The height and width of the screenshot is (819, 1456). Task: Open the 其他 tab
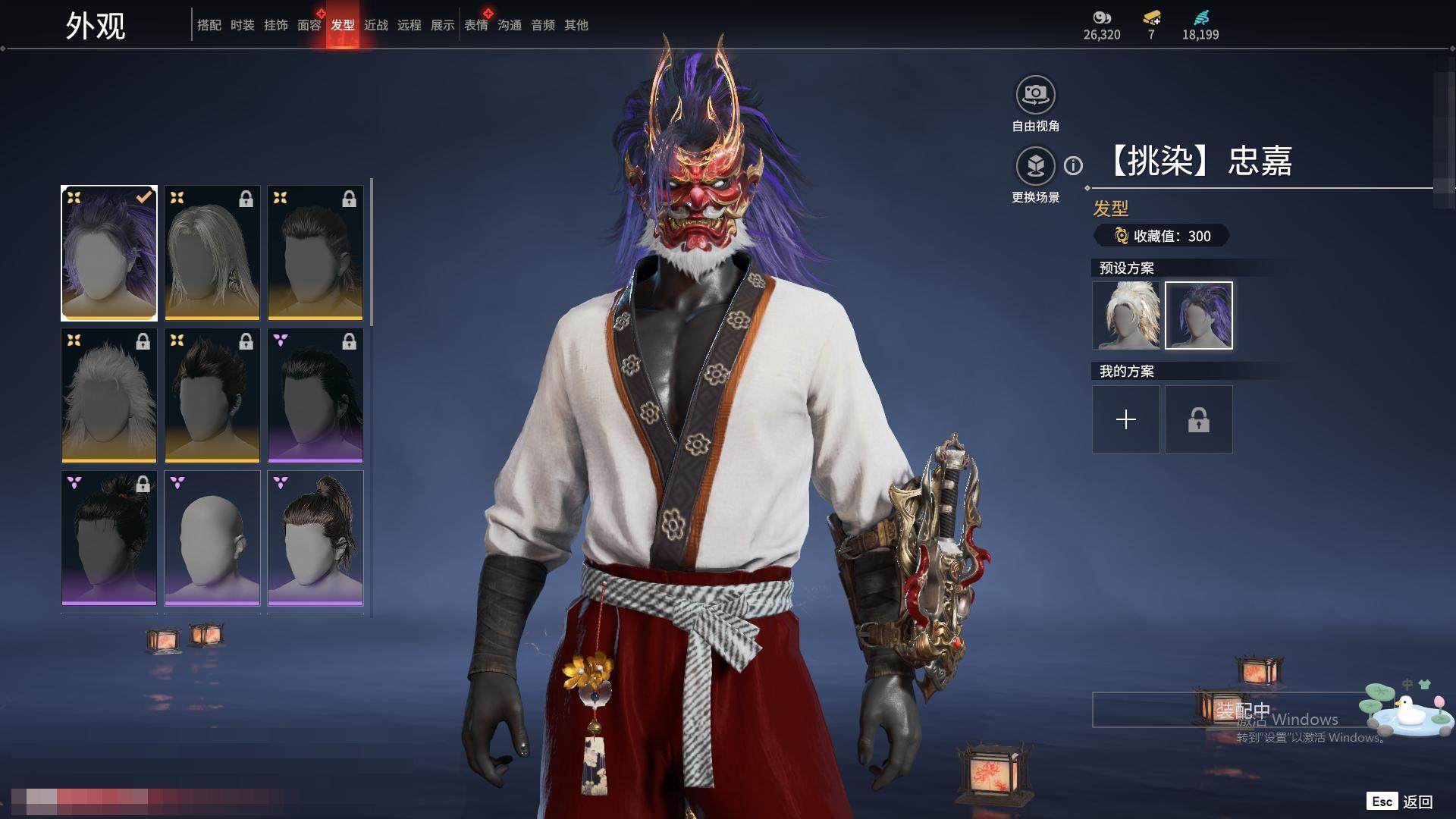coord(576,25)
